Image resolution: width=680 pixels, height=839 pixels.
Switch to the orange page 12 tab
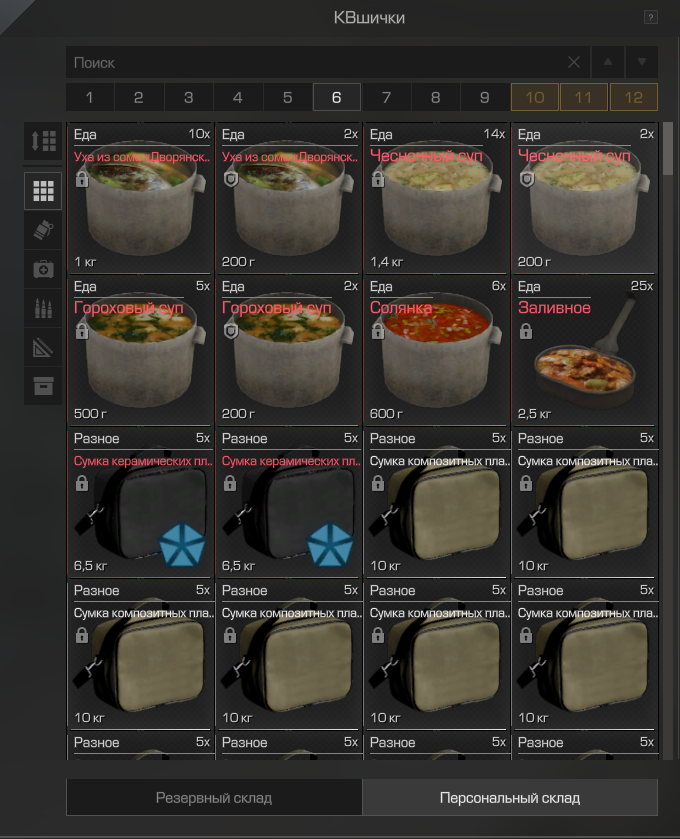tap(634, 97)
